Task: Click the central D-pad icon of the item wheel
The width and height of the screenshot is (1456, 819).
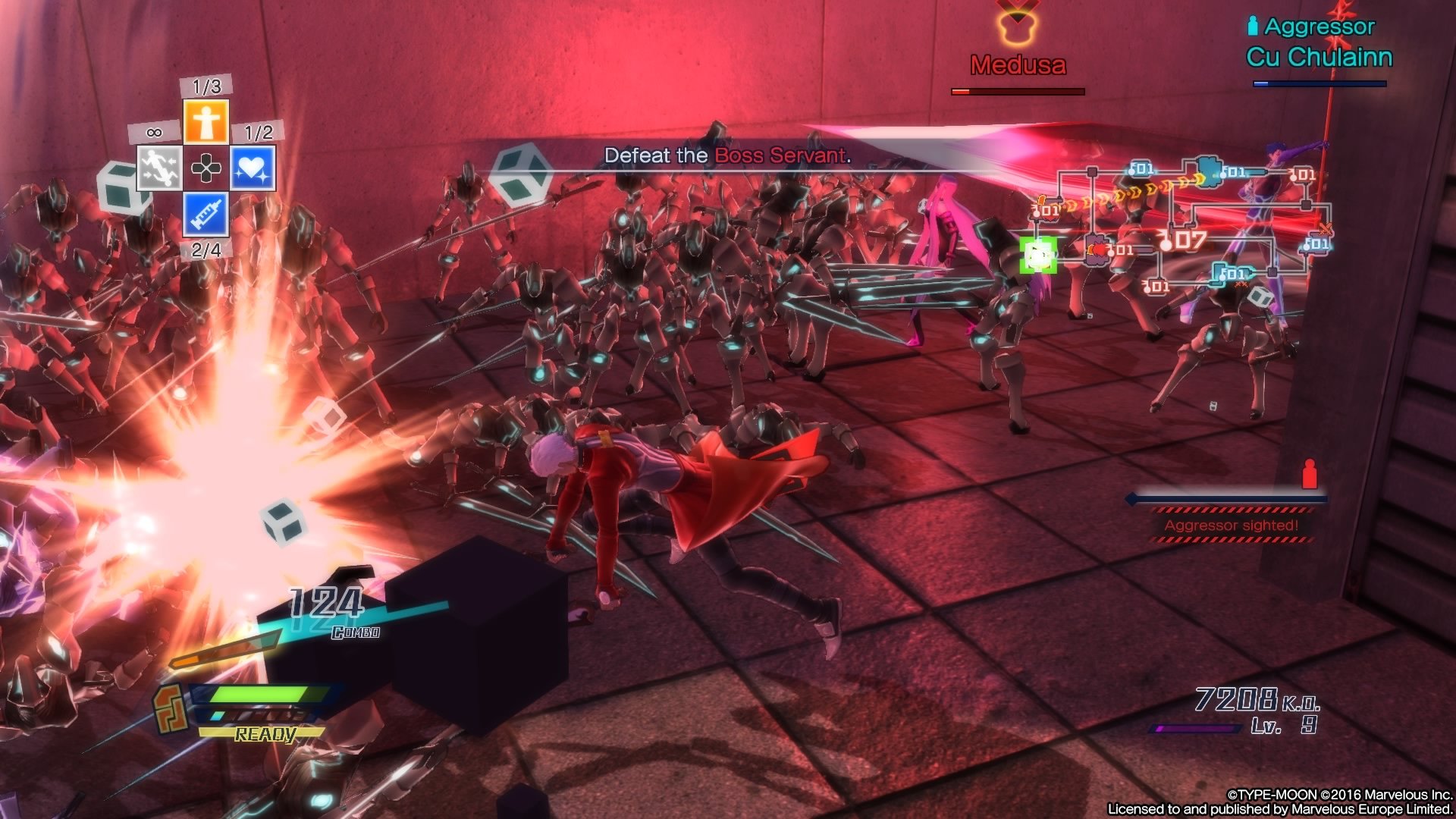Action: pos(206,167)
